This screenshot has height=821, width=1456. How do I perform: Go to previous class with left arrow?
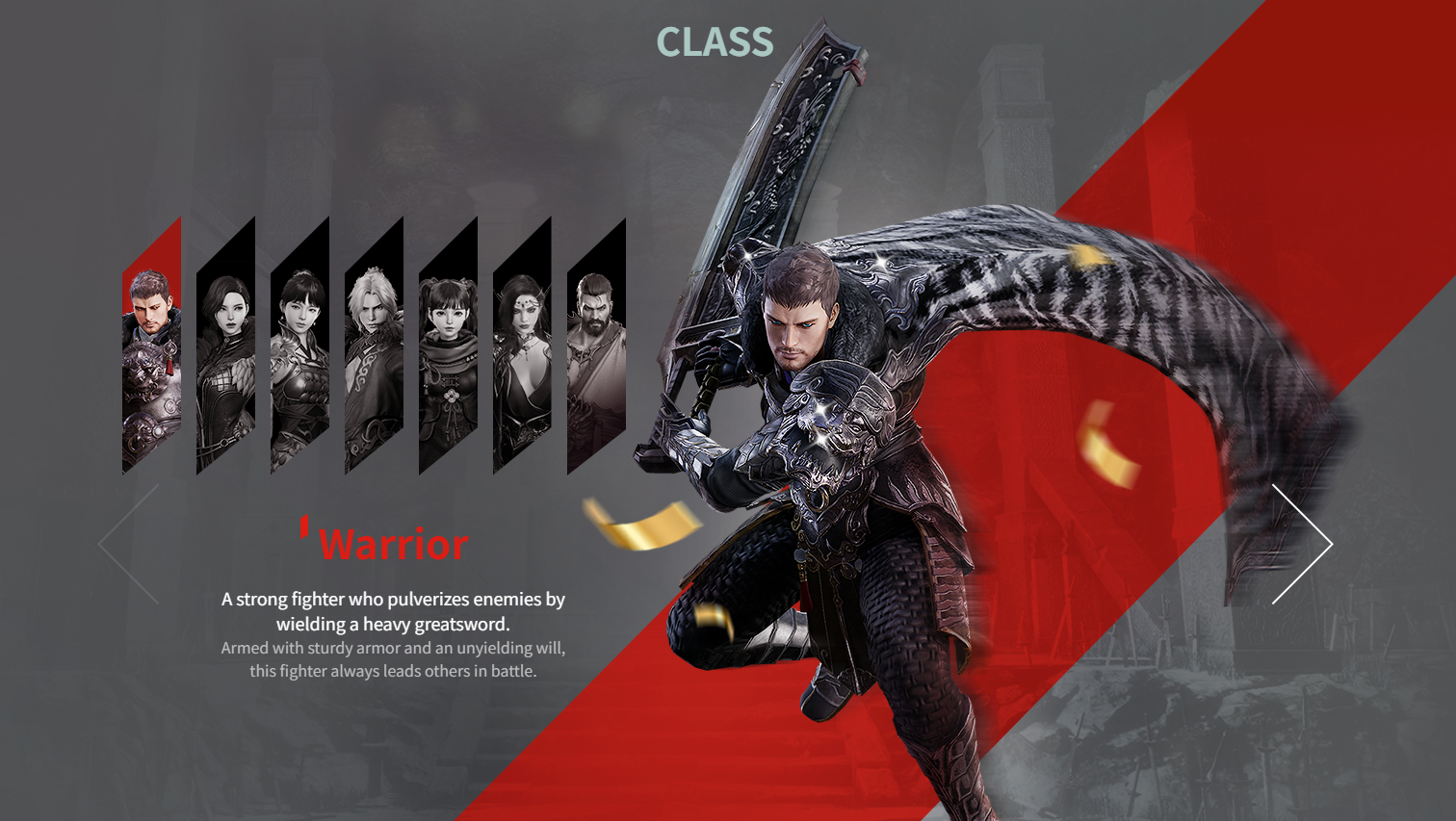point(130,544)
